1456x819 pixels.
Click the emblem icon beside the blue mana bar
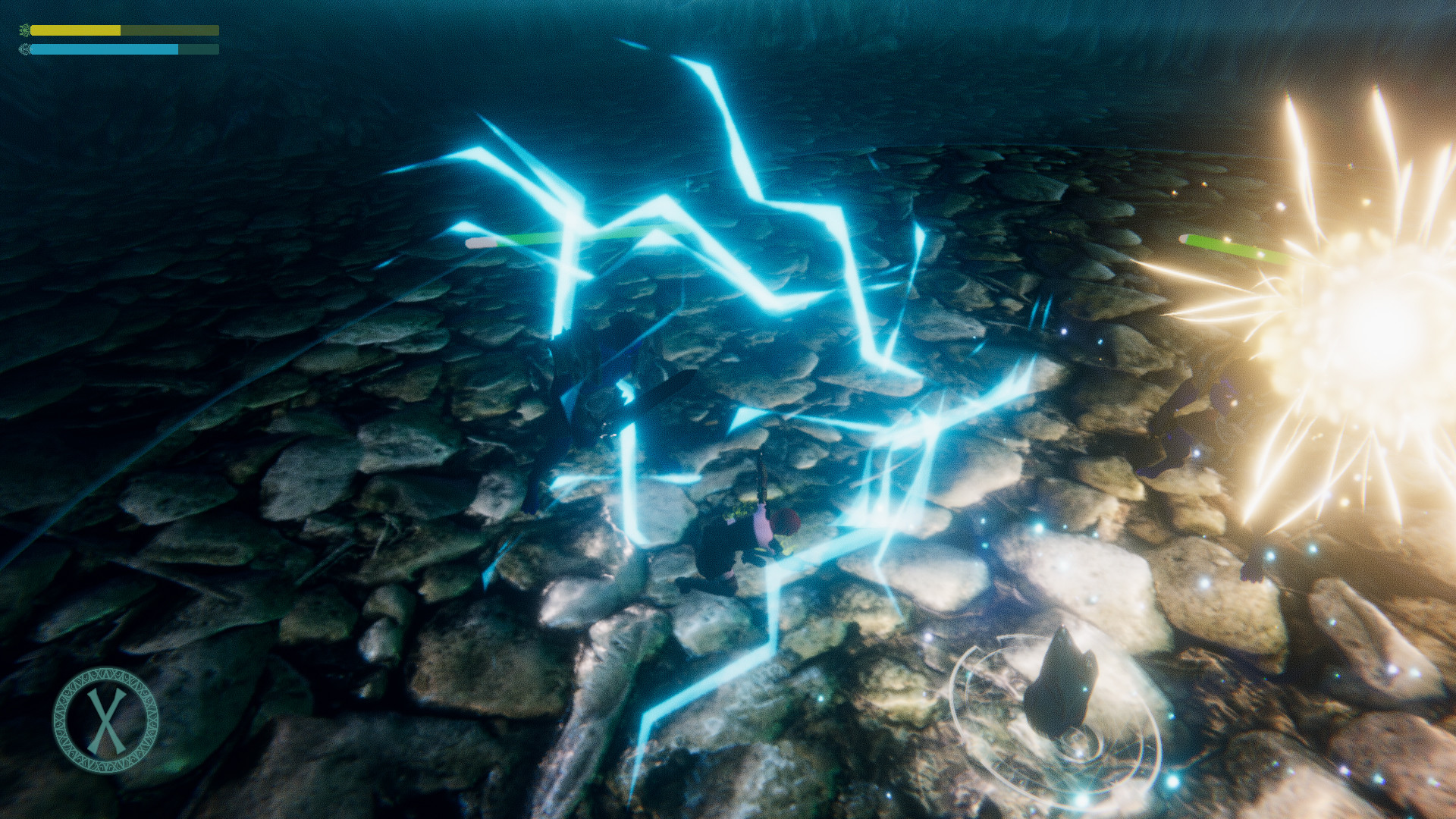point(25,50)
